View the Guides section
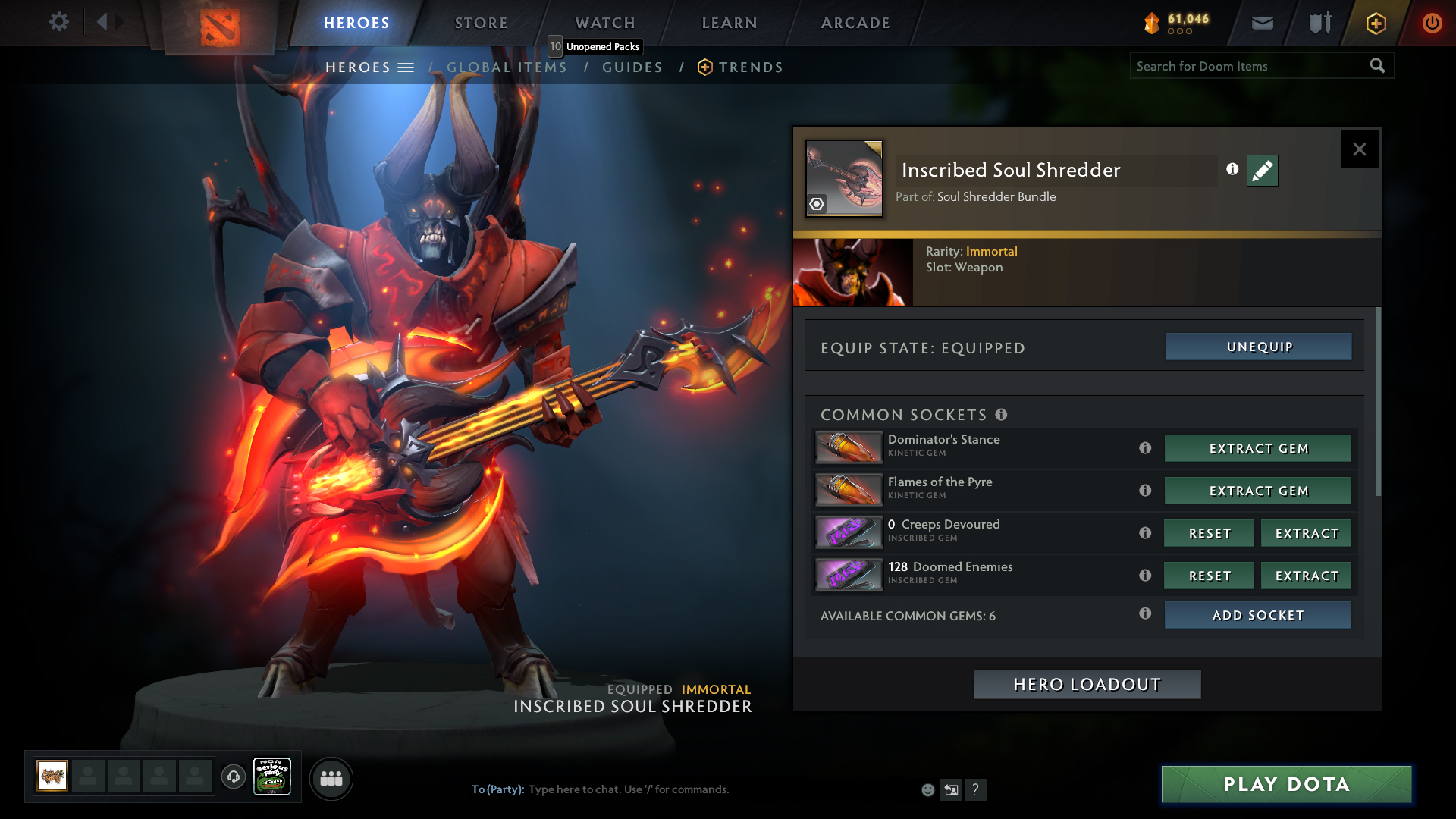 tap(632, 67)
